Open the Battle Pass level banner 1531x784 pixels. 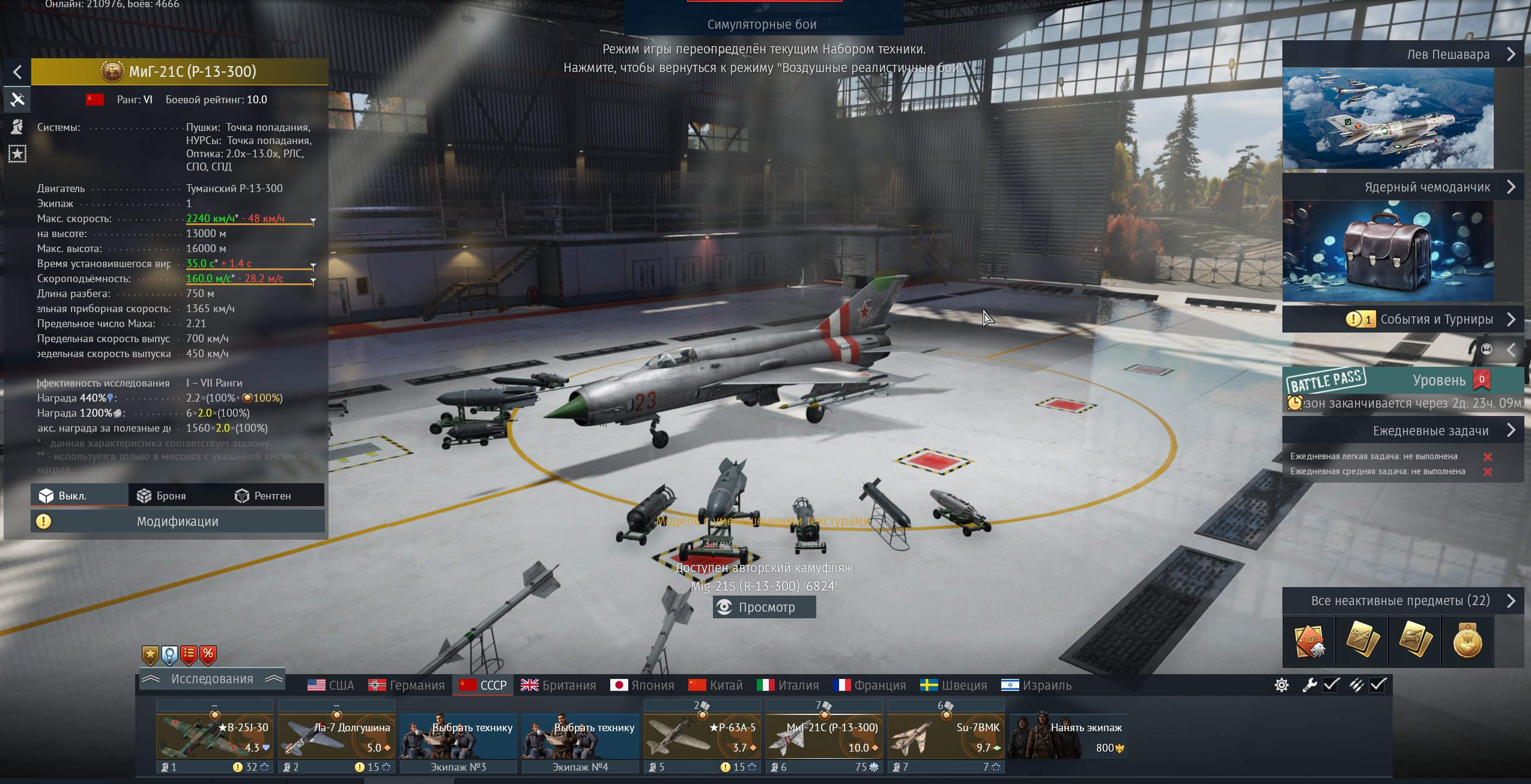pyautogui.click(x=1402, y=381)
